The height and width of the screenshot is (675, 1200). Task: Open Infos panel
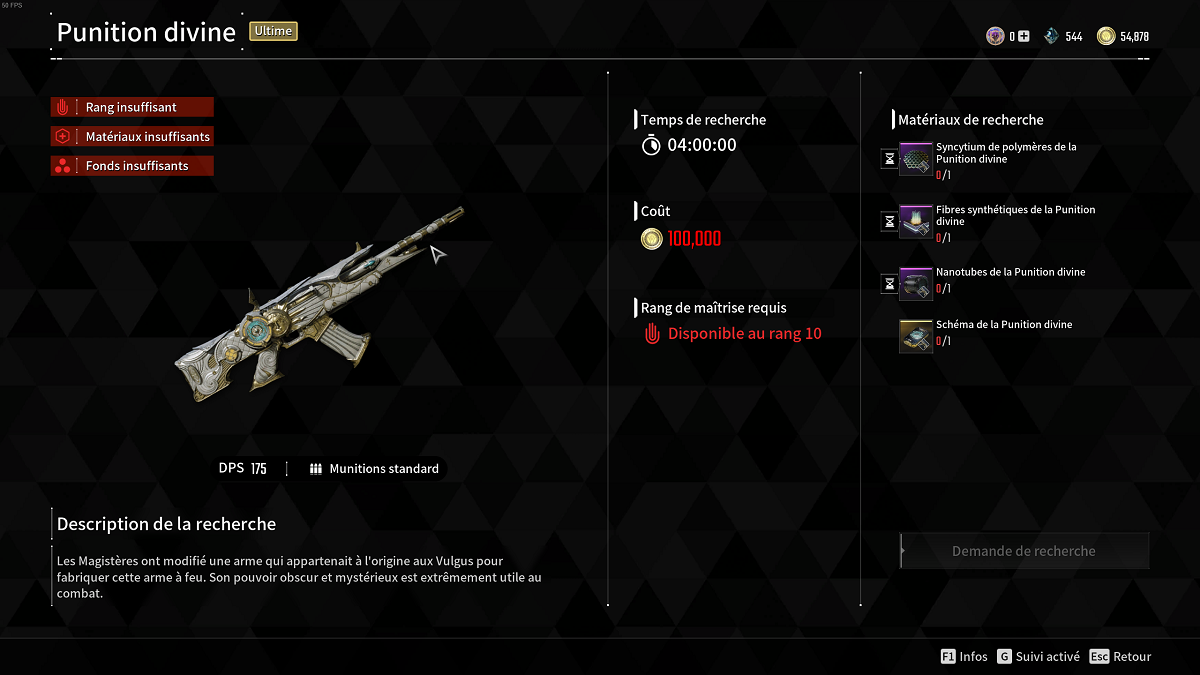[964, 657]
